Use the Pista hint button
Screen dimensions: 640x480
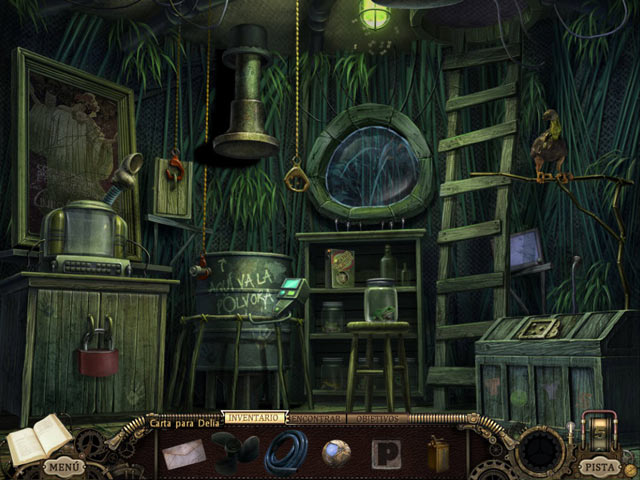pyautogui.click(x=599, y=466)
